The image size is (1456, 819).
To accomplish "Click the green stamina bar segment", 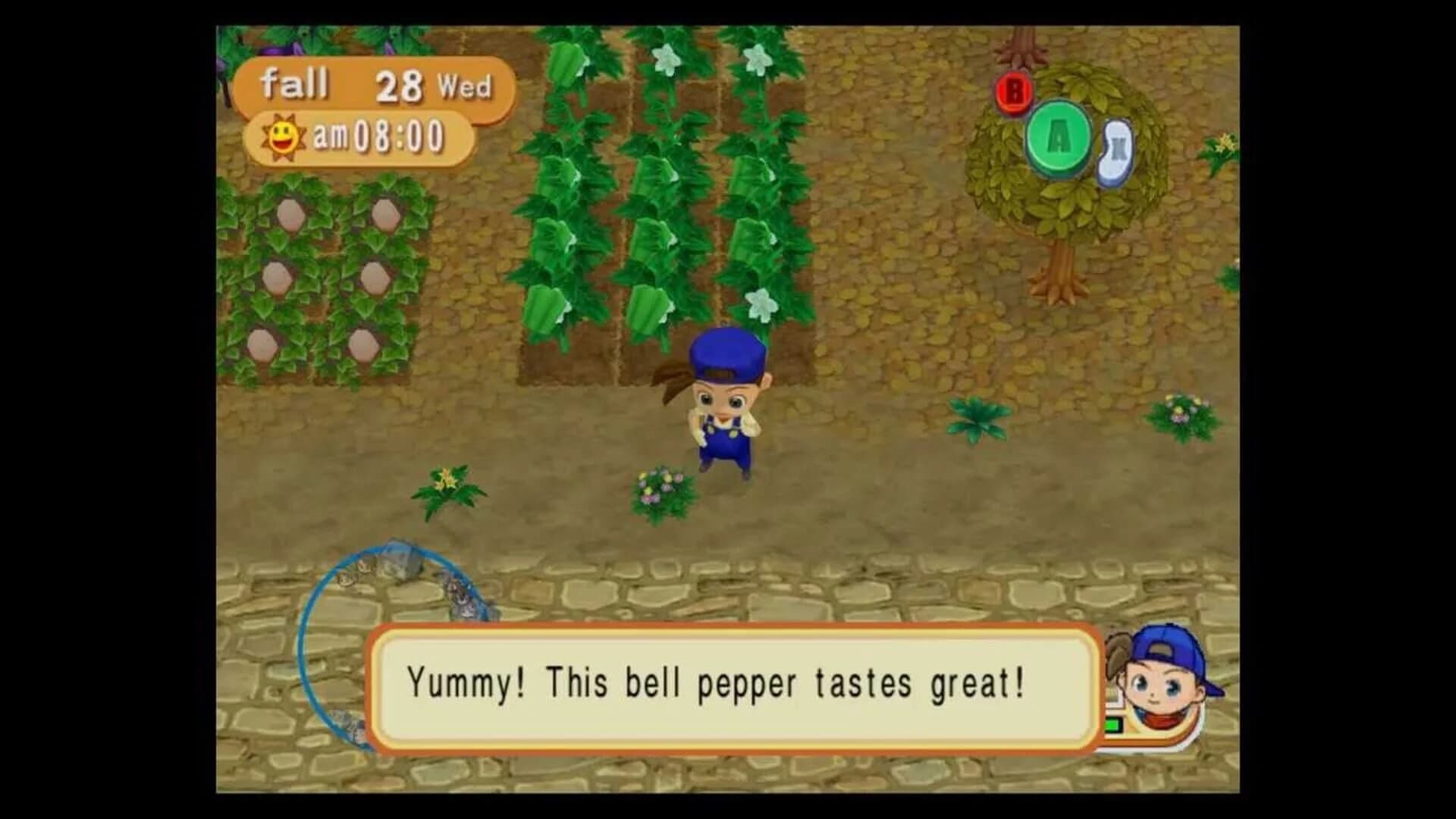I will coord(1112,725).
